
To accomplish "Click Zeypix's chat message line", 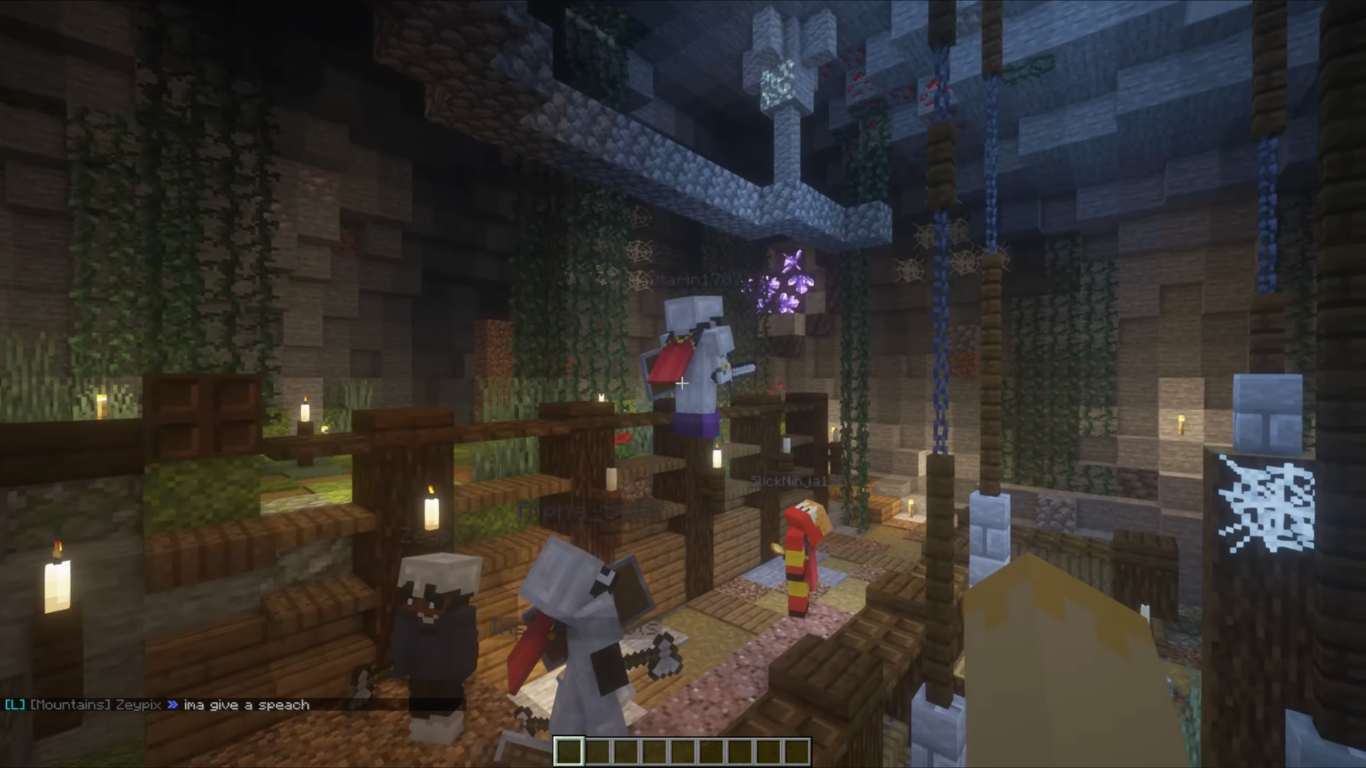I will [x=160, y=705].
